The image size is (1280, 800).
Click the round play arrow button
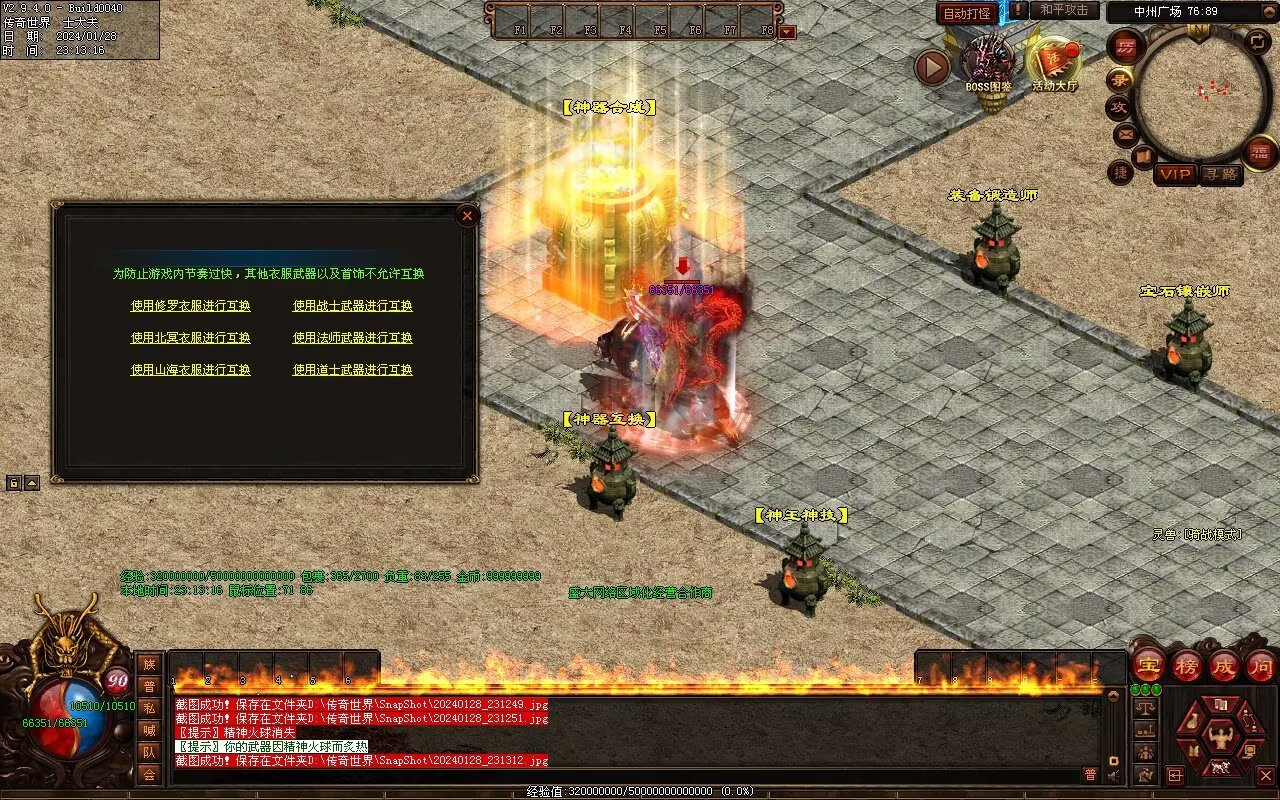point(932,67)
